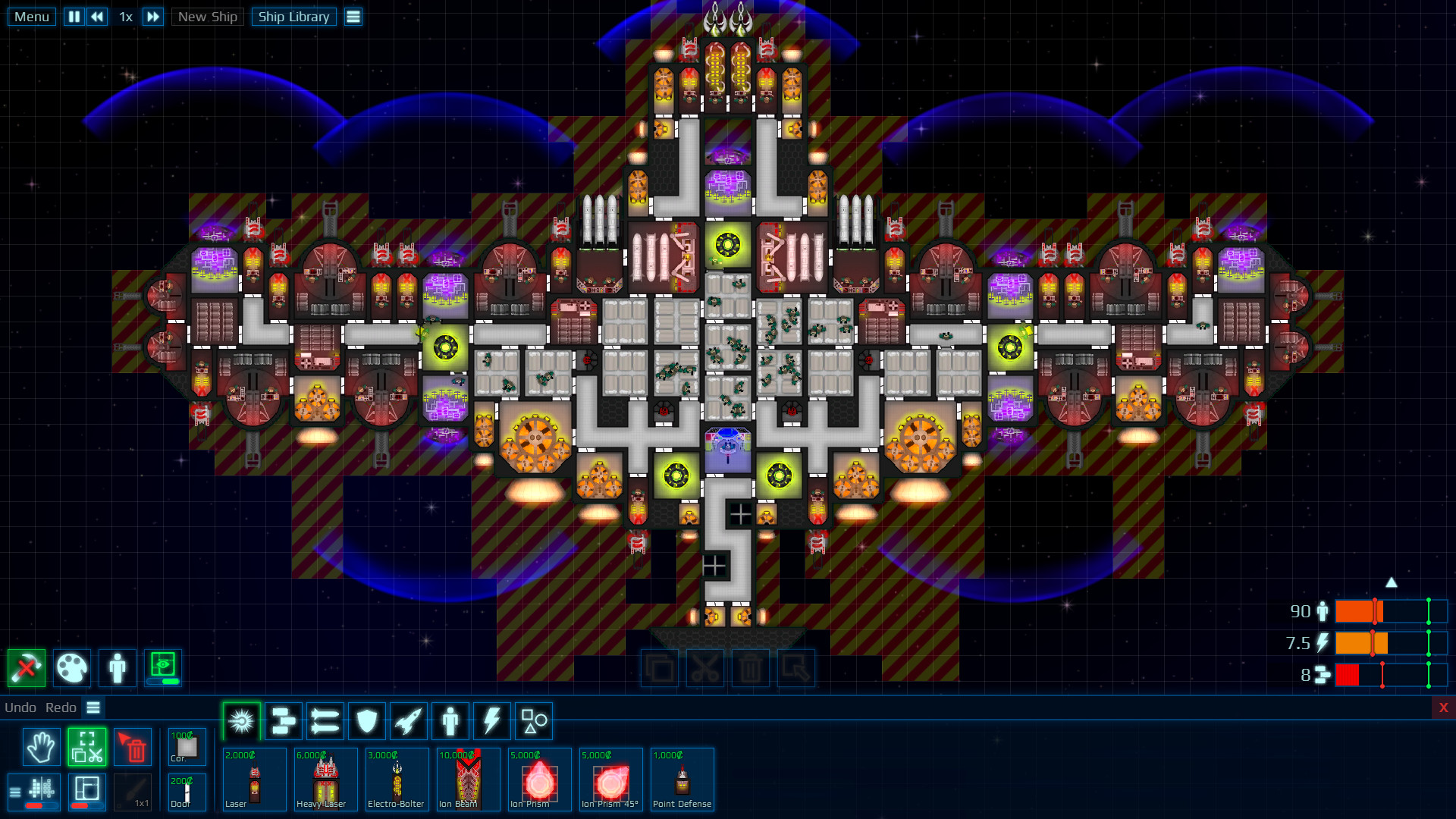
Task: Open the Ship Library
Action: pyautogui.click(x=293, y=16)
